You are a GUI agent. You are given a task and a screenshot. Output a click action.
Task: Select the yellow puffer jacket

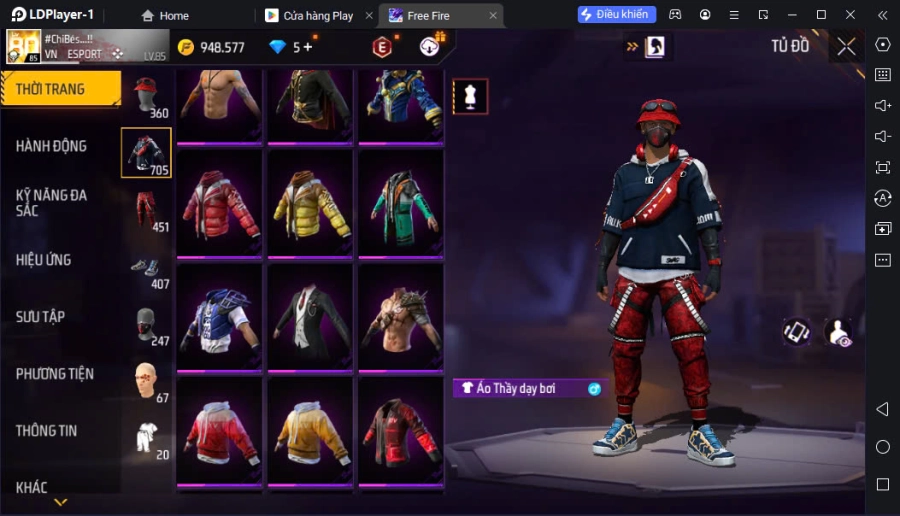click(310, 203)
